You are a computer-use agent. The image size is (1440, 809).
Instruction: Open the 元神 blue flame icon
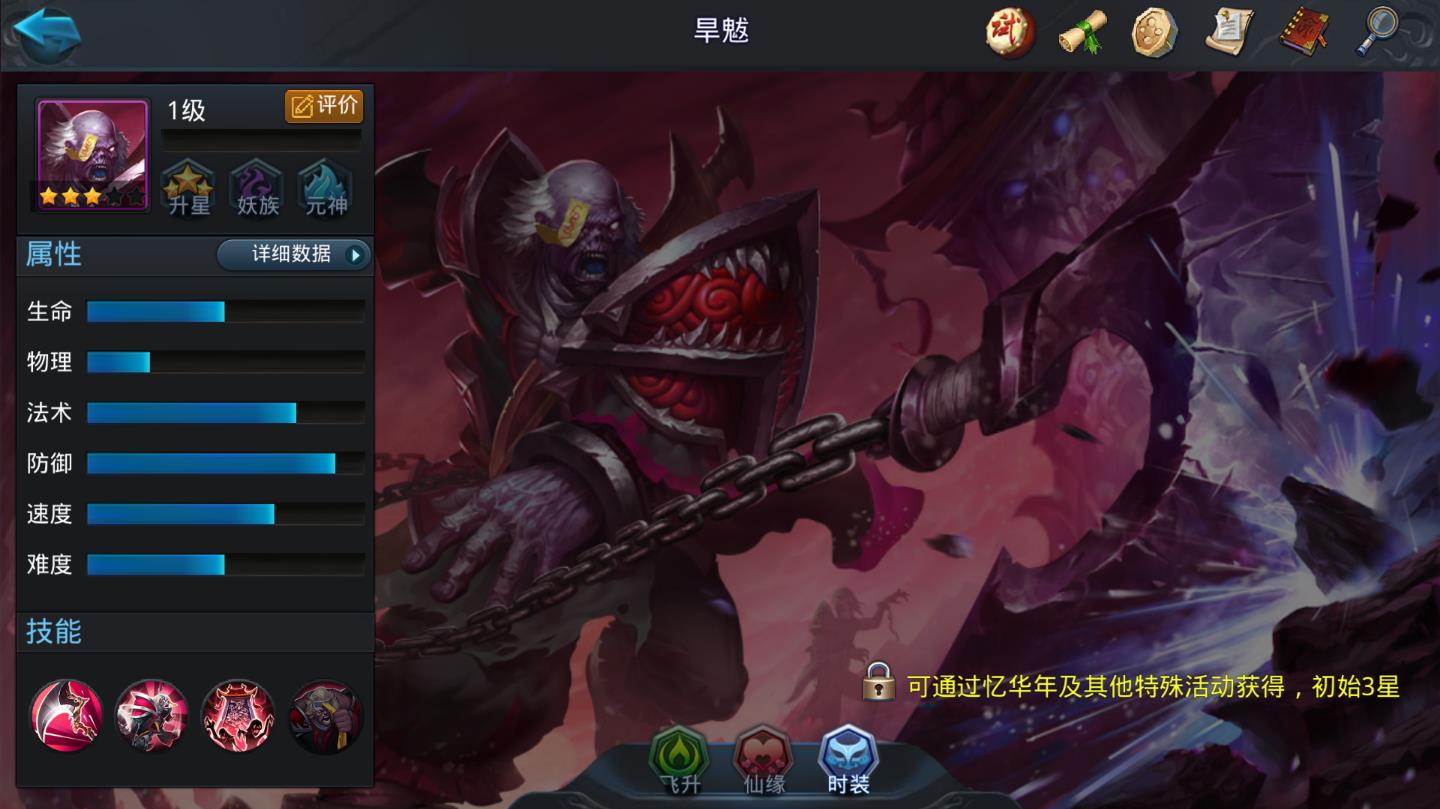tap(325, 187)
